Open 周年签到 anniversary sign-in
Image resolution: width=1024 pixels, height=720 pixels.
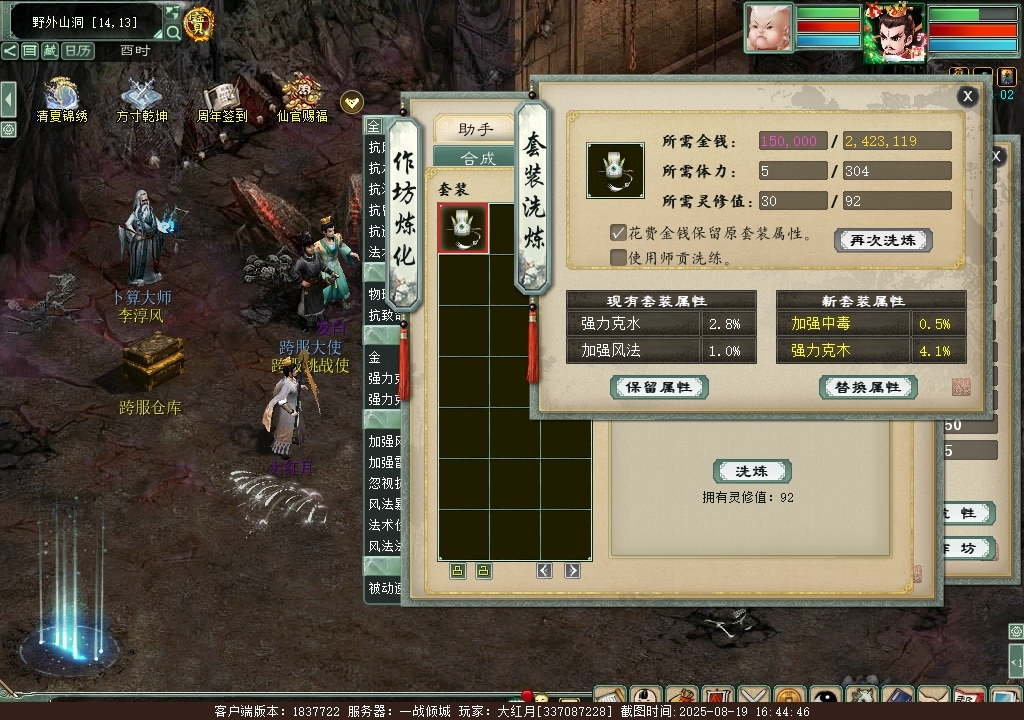pyautogui.click(x=221, y=98)
